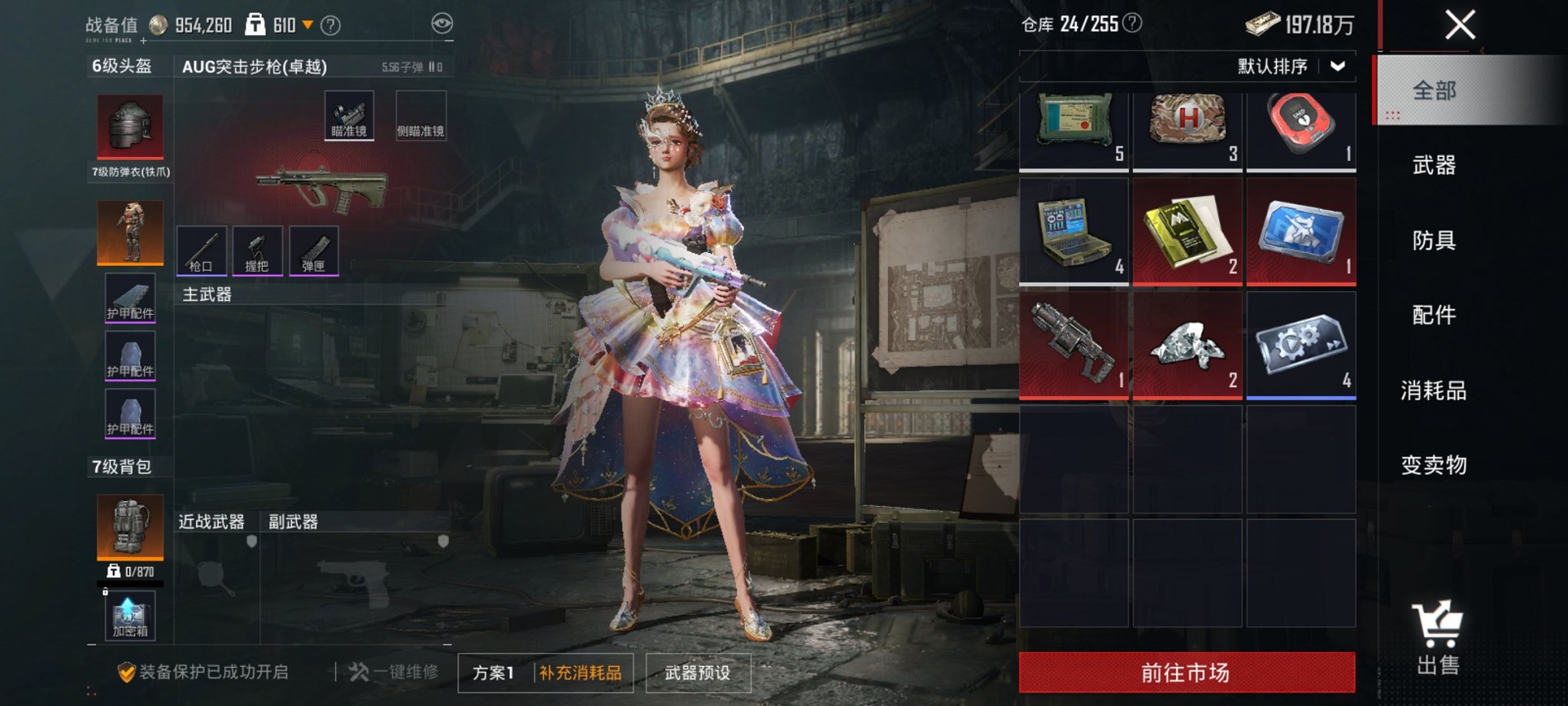Open the 加密箱 secure box slot

[130, 615]
